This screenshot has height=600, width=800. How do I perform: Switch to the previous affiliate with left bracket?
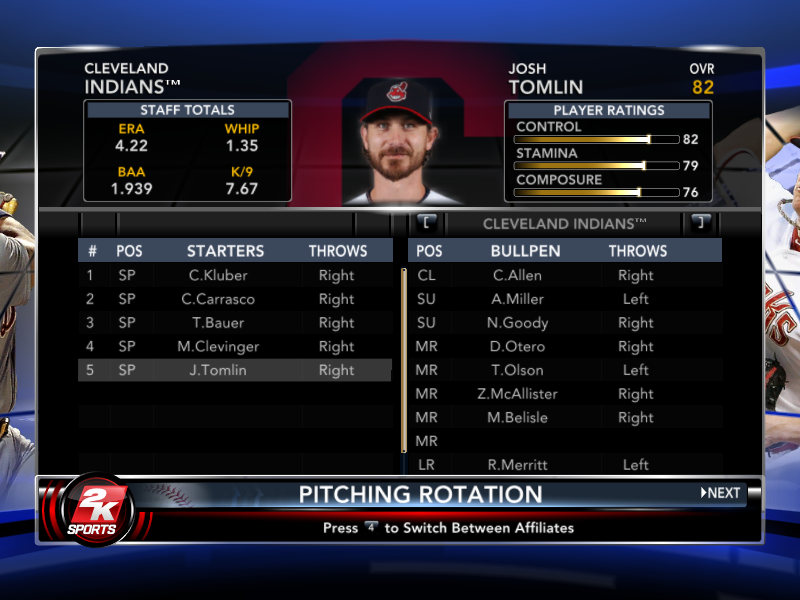pyautogui.click(x=427, y=222)
